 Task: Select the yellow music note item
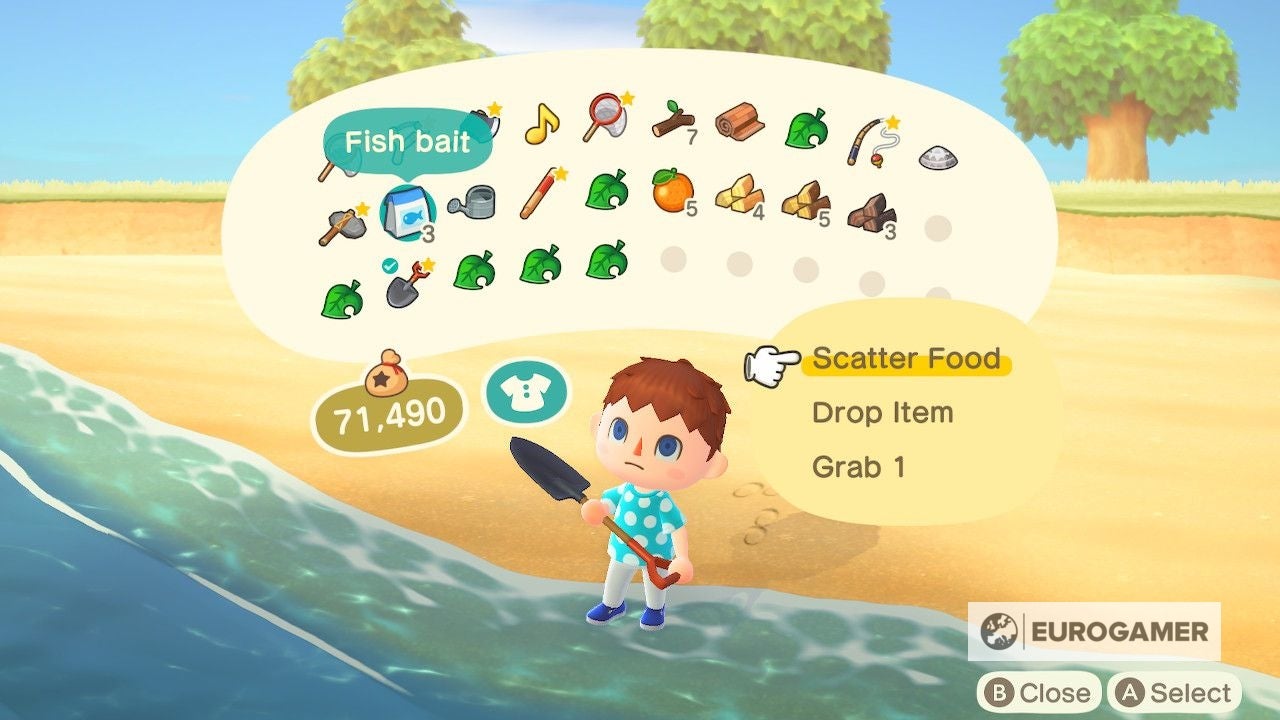[x=541, y=125]
